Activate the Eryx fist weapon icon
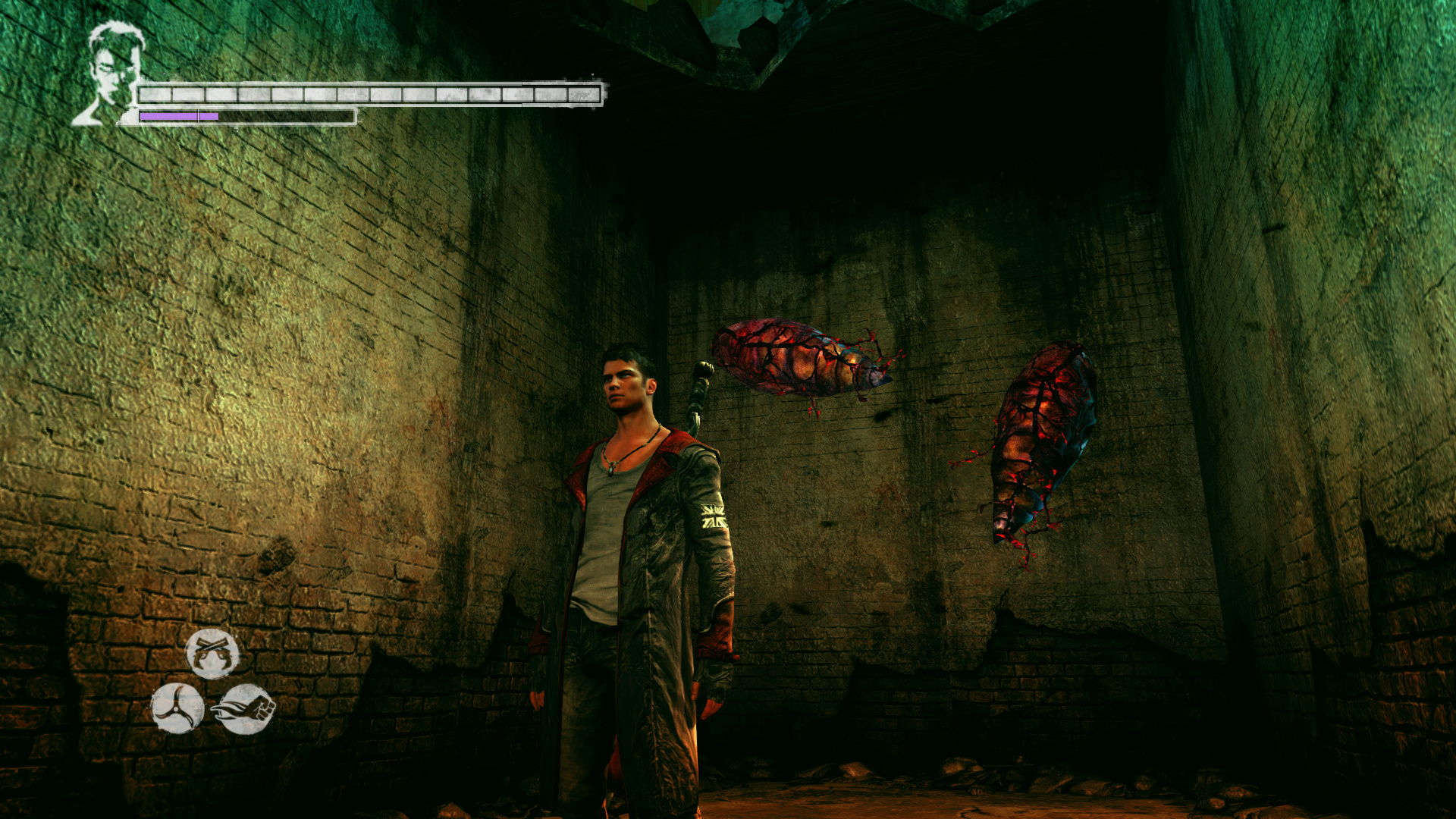The width and height of the screenshot is (1456, 819). (245, 709)
